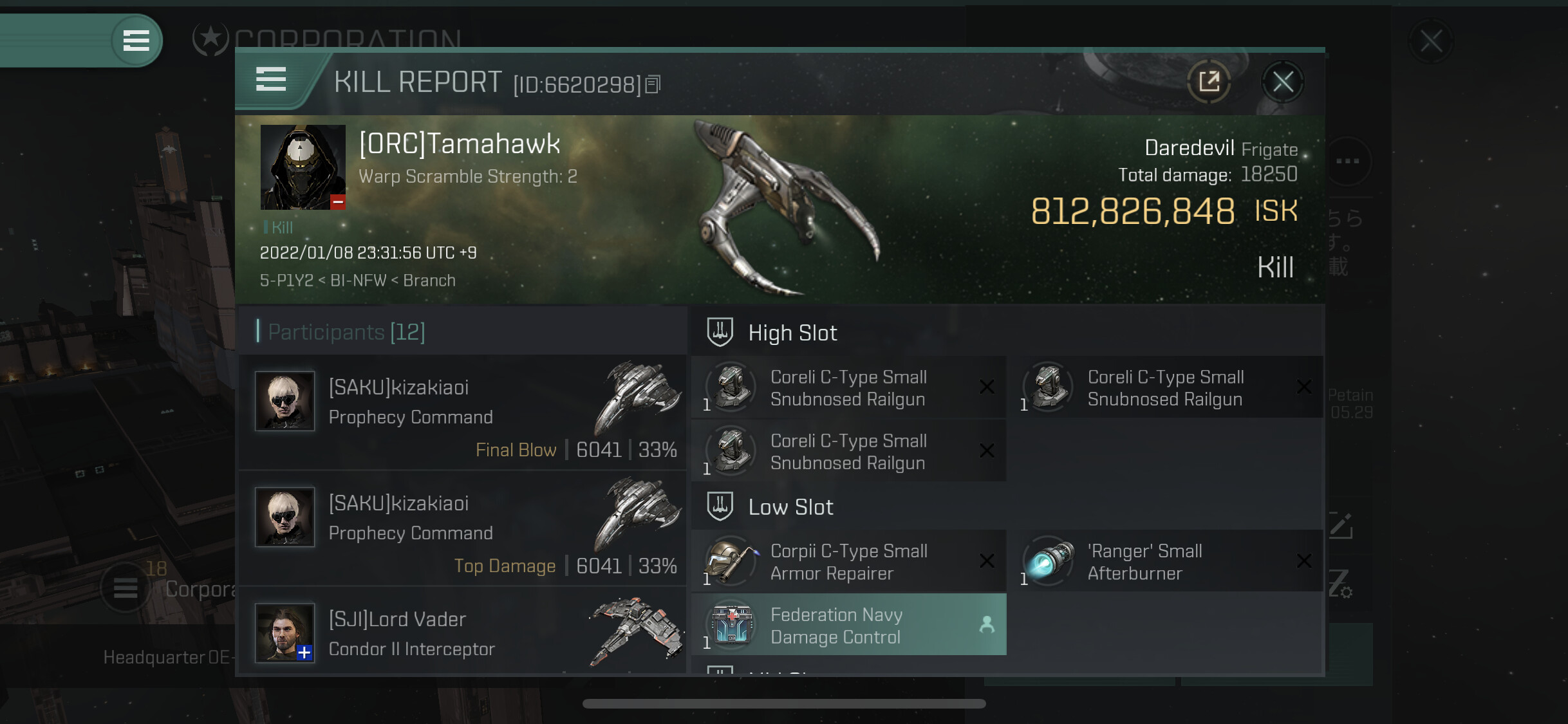Viewport: 1568px width, 724px height.
Task: Select kizakiaoi's Top Damage participant row
Action: [x=462, y=529]
